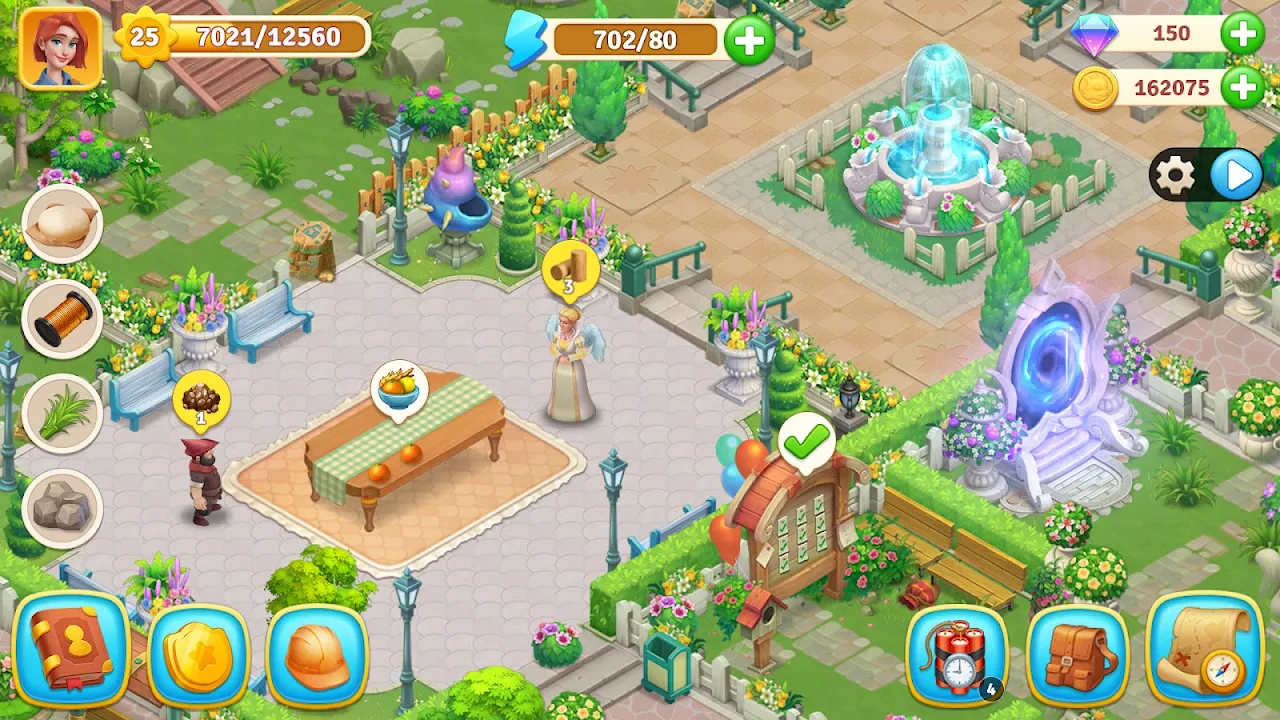Add more gold coins with the plus button
This screenshot has height=720, width=1280.
click(1242, 88)
